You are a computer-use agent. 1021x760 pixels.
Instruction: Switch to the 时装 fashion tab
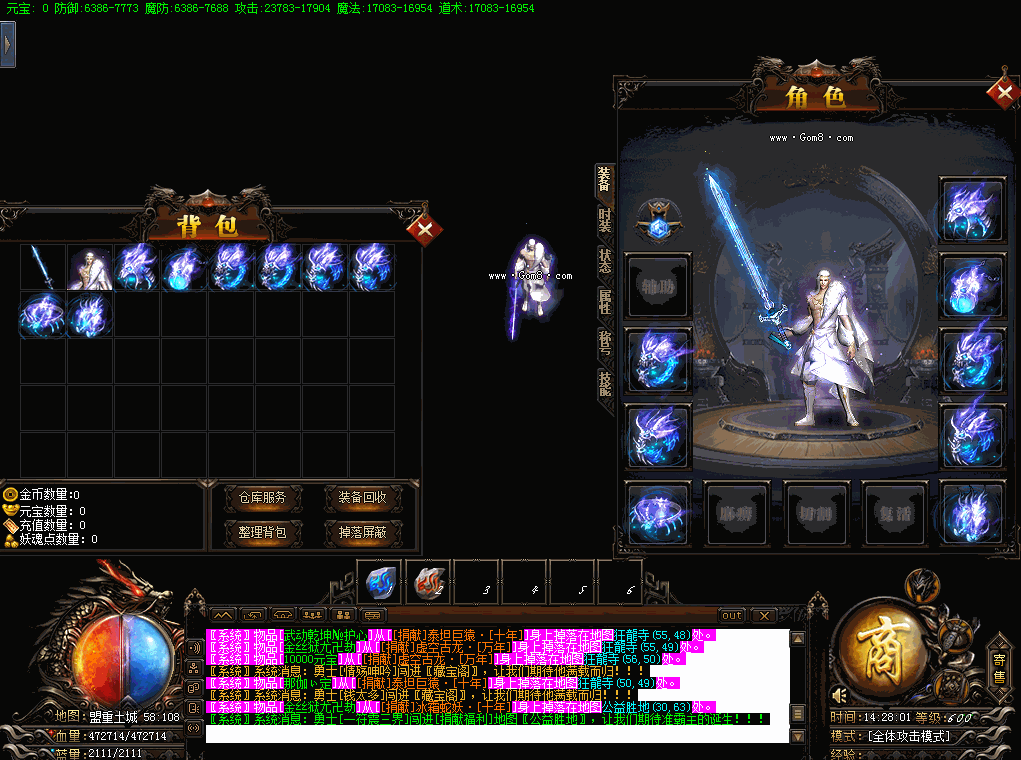(605, 218)
